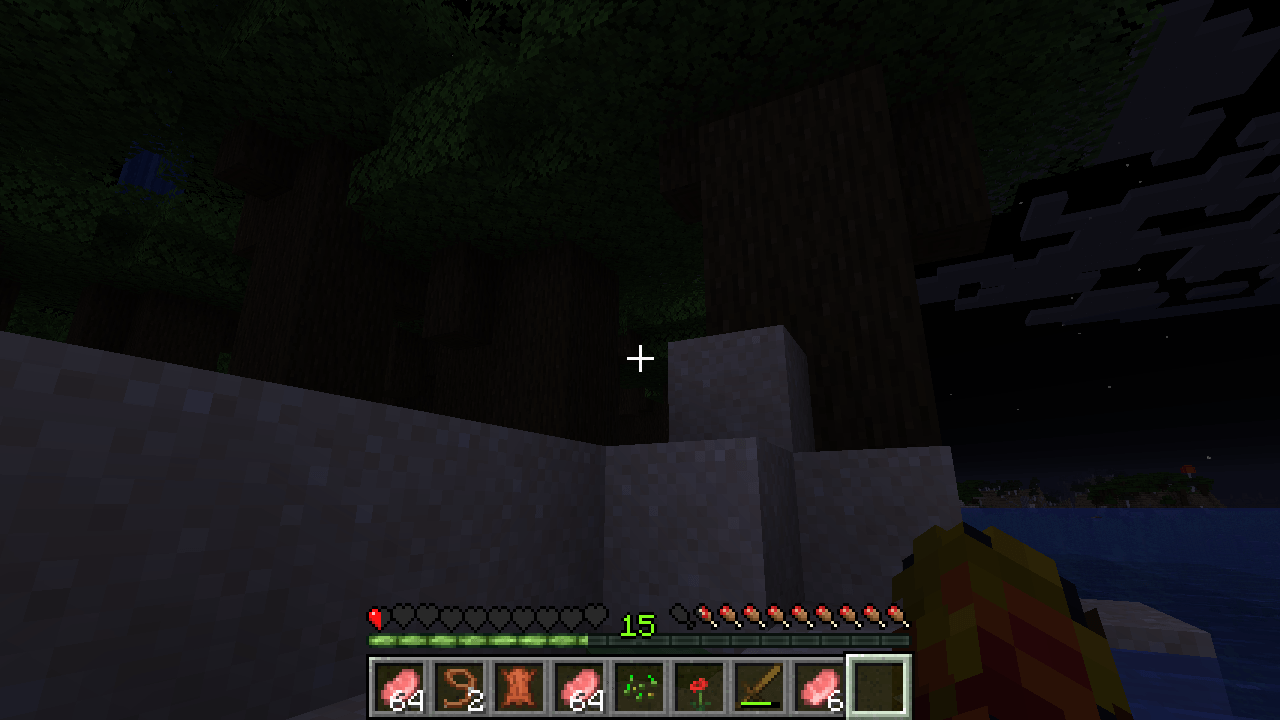Click the last empty heart container
Viewport: 1280px width, 720px height.
click(595, 616)
